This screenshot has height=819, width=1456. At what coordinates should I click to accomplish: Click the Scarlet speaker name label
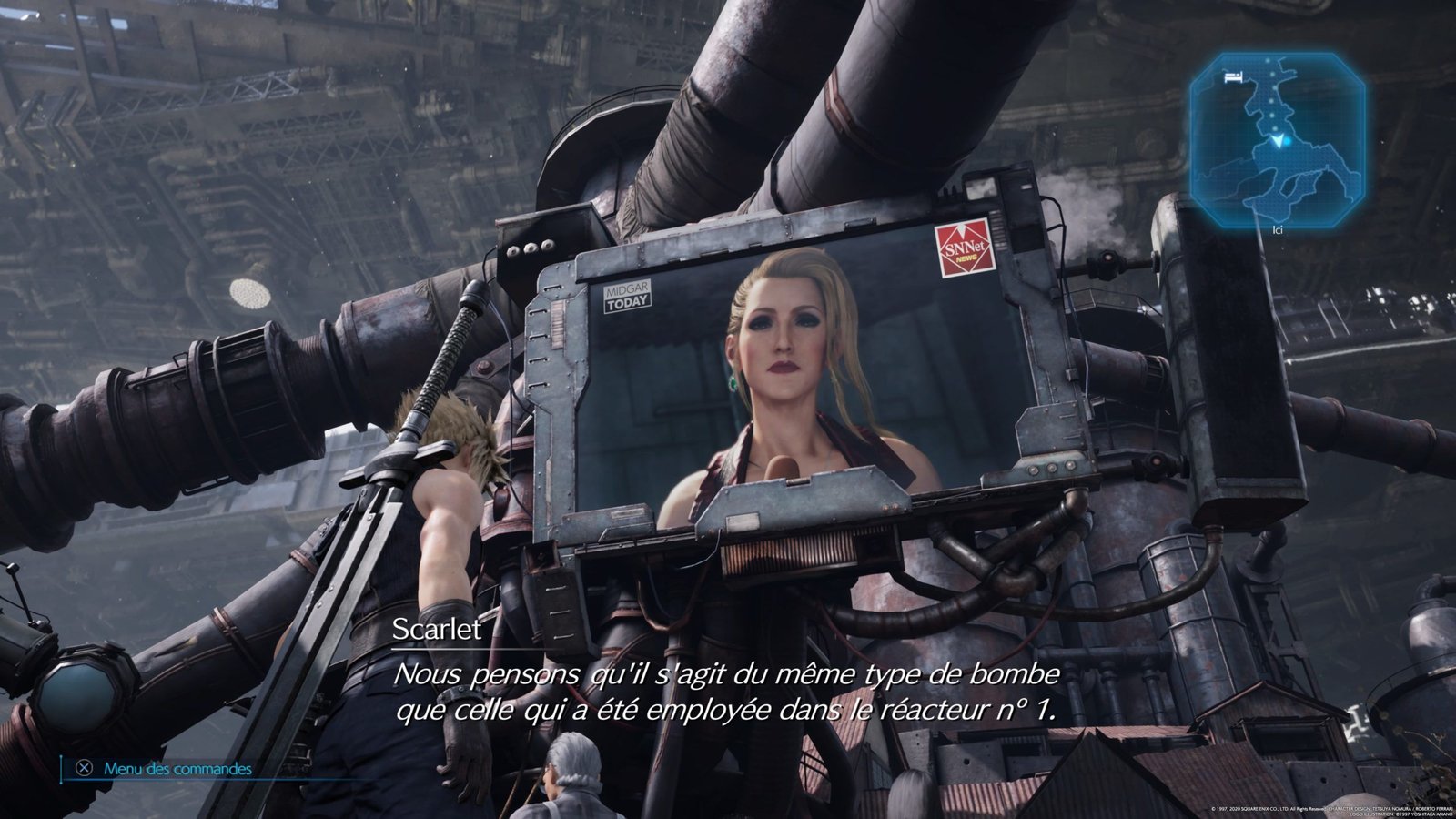[x=435, y=630]
